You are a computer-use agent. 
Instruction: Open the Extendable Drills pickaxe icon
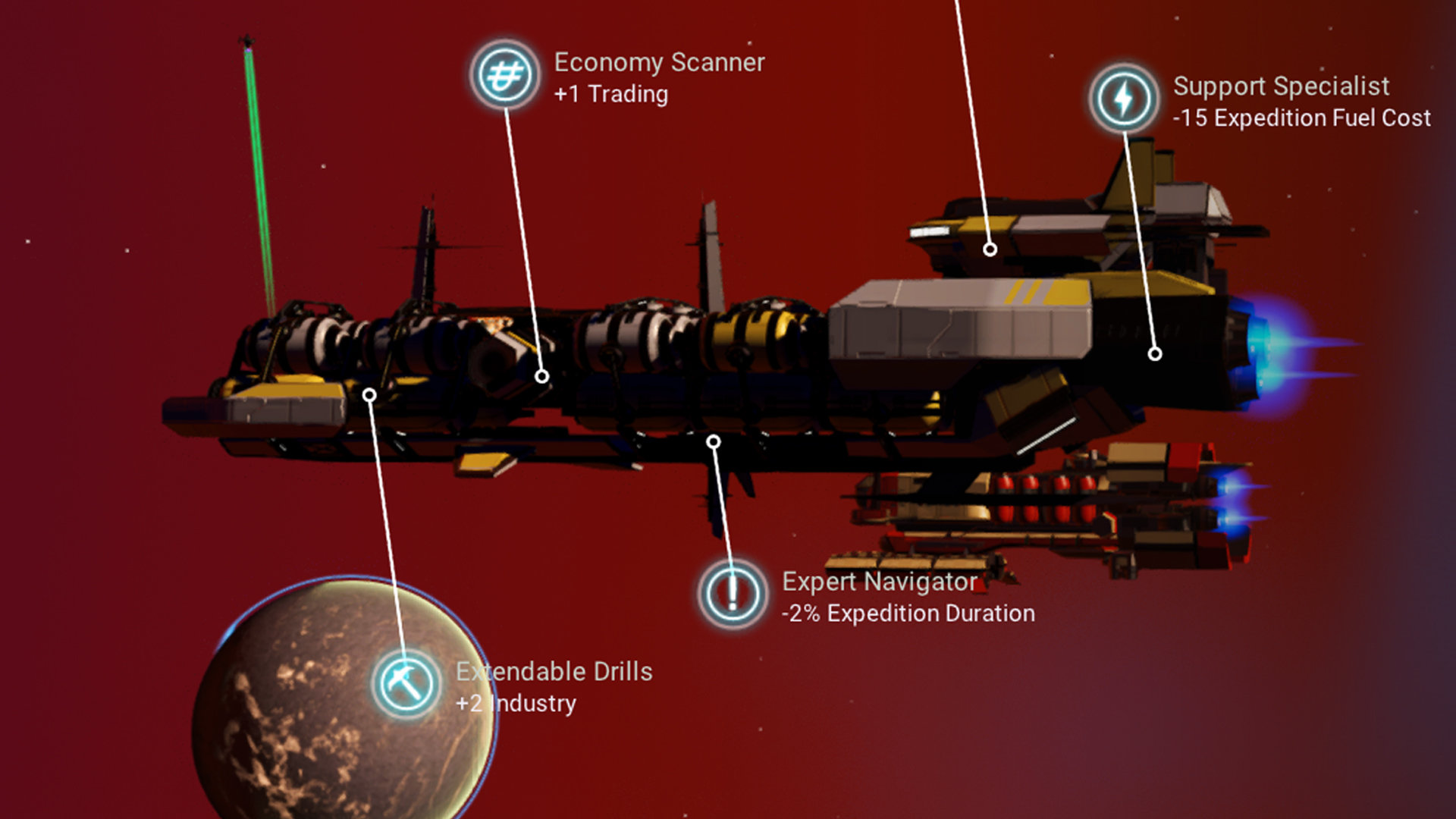[x=406, y=684]
